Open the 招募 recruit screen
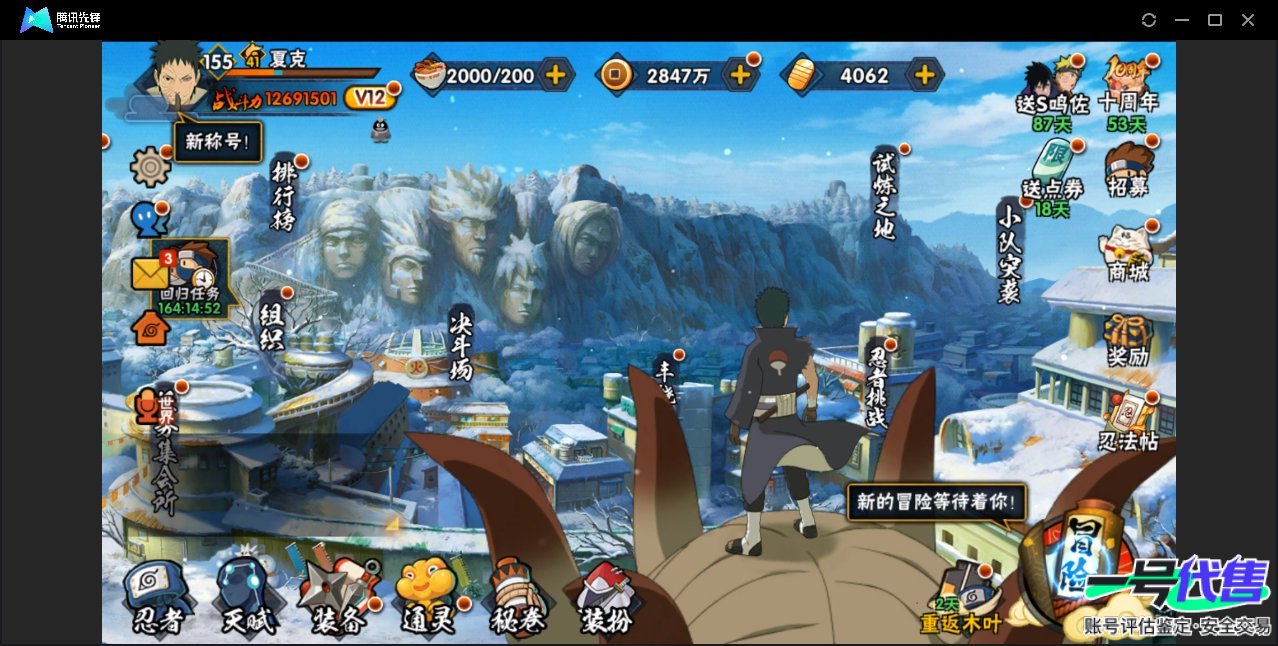The height and width of the screenshot is (646, 1278). (1129, 168)
